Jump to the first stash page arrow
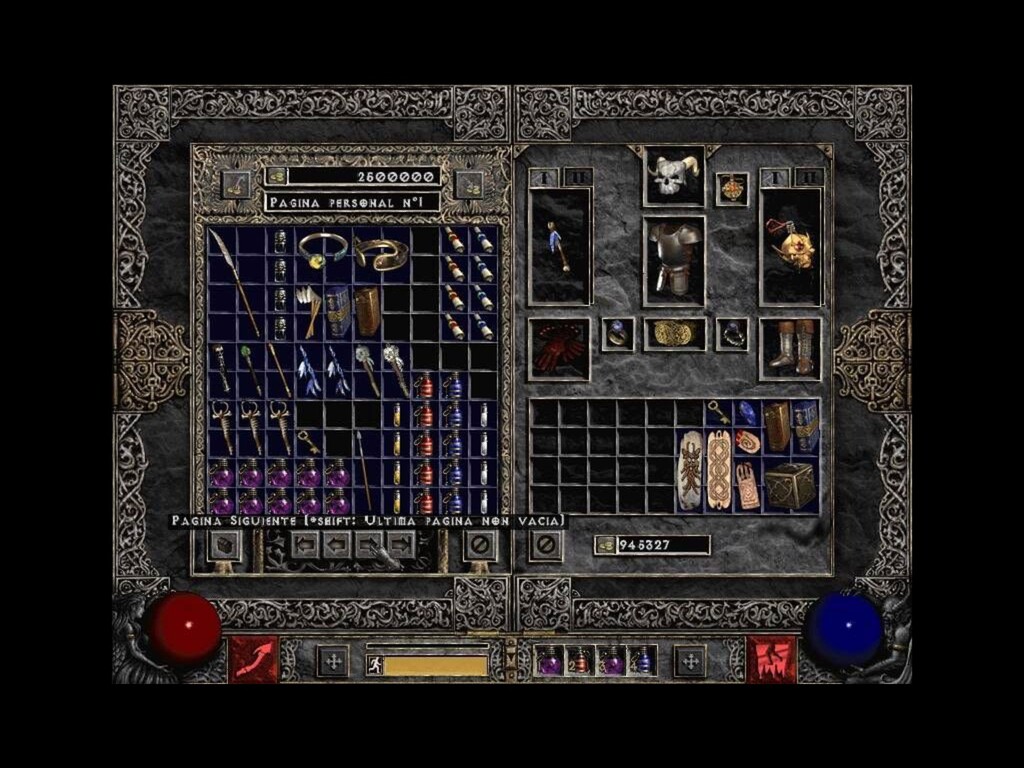 tap(305, 544)
